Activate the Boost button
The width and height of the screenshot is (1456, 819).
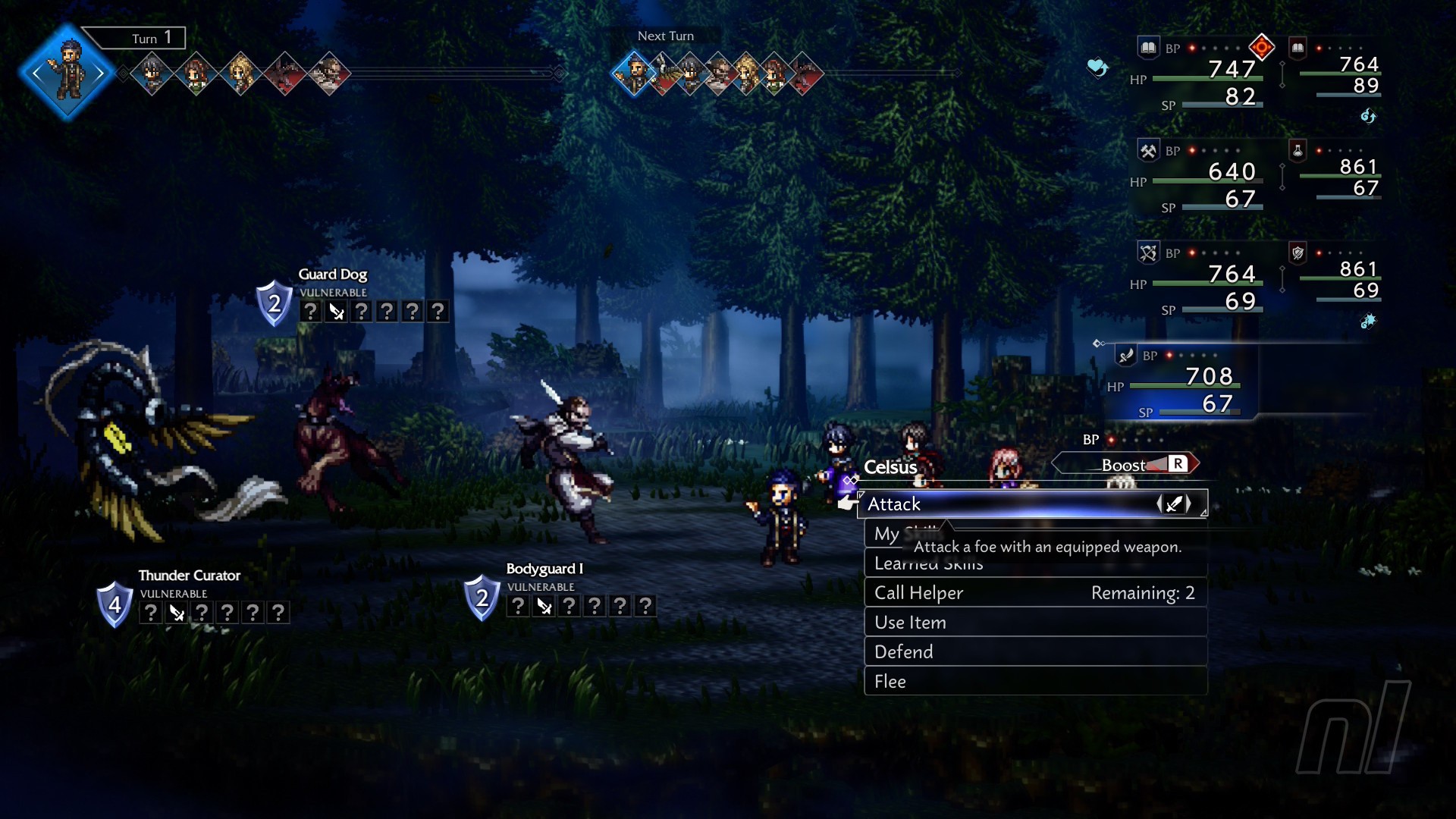click(x=1125, y=465)
